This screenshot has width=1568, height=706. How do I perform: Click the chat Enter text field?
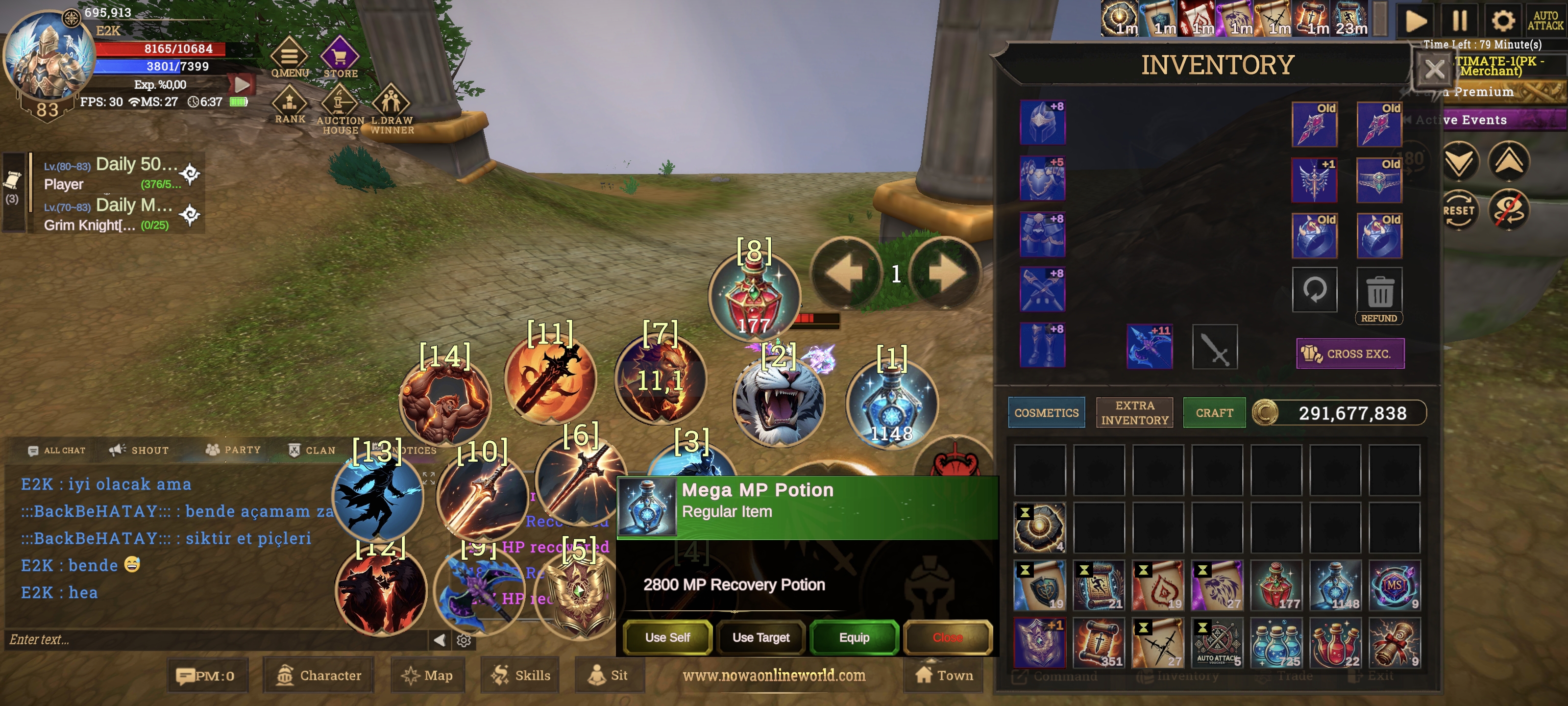coord(213,639)
